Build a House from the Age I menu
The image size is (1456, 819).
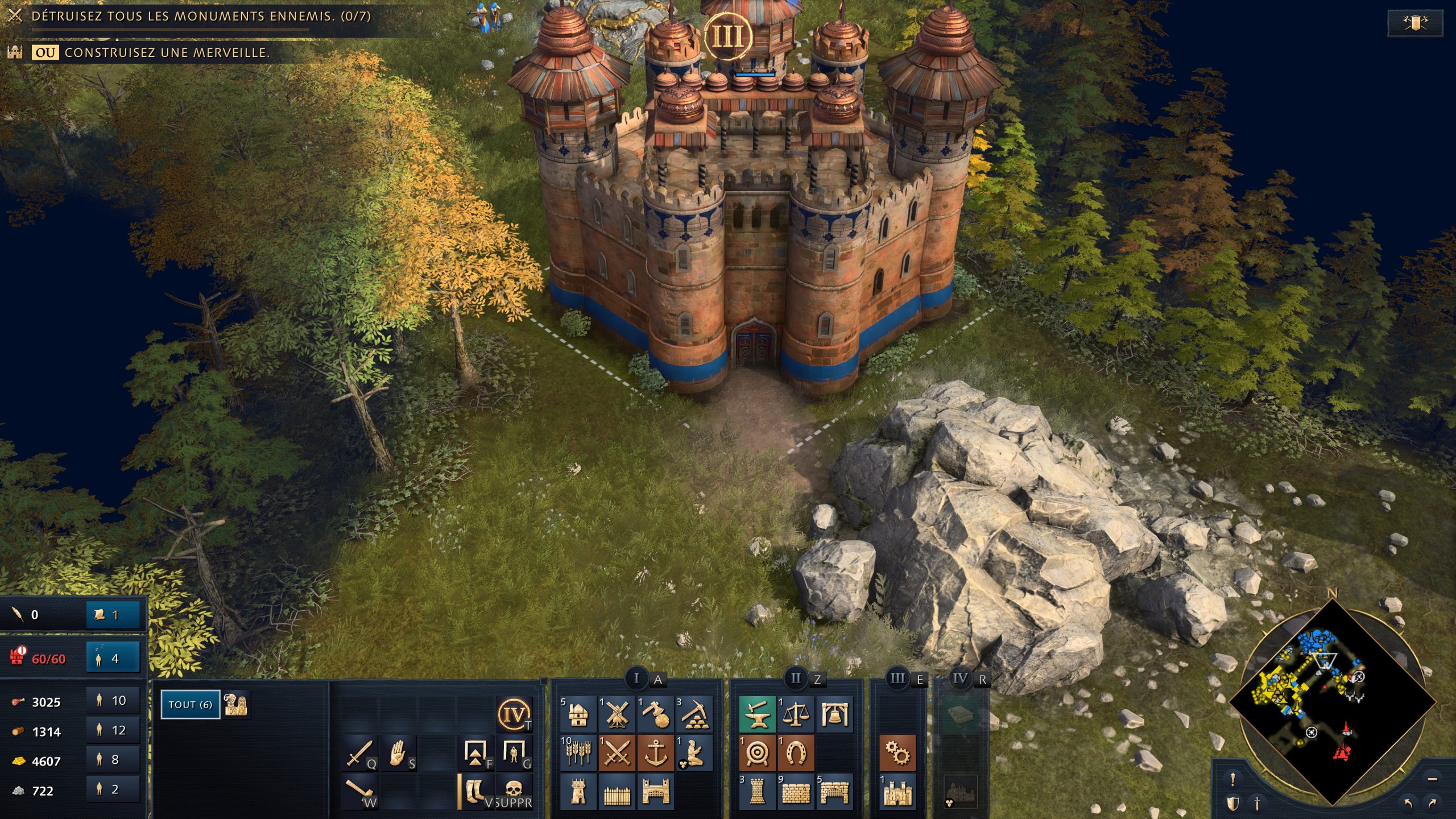pyautogui.click(x=578, y=715)
